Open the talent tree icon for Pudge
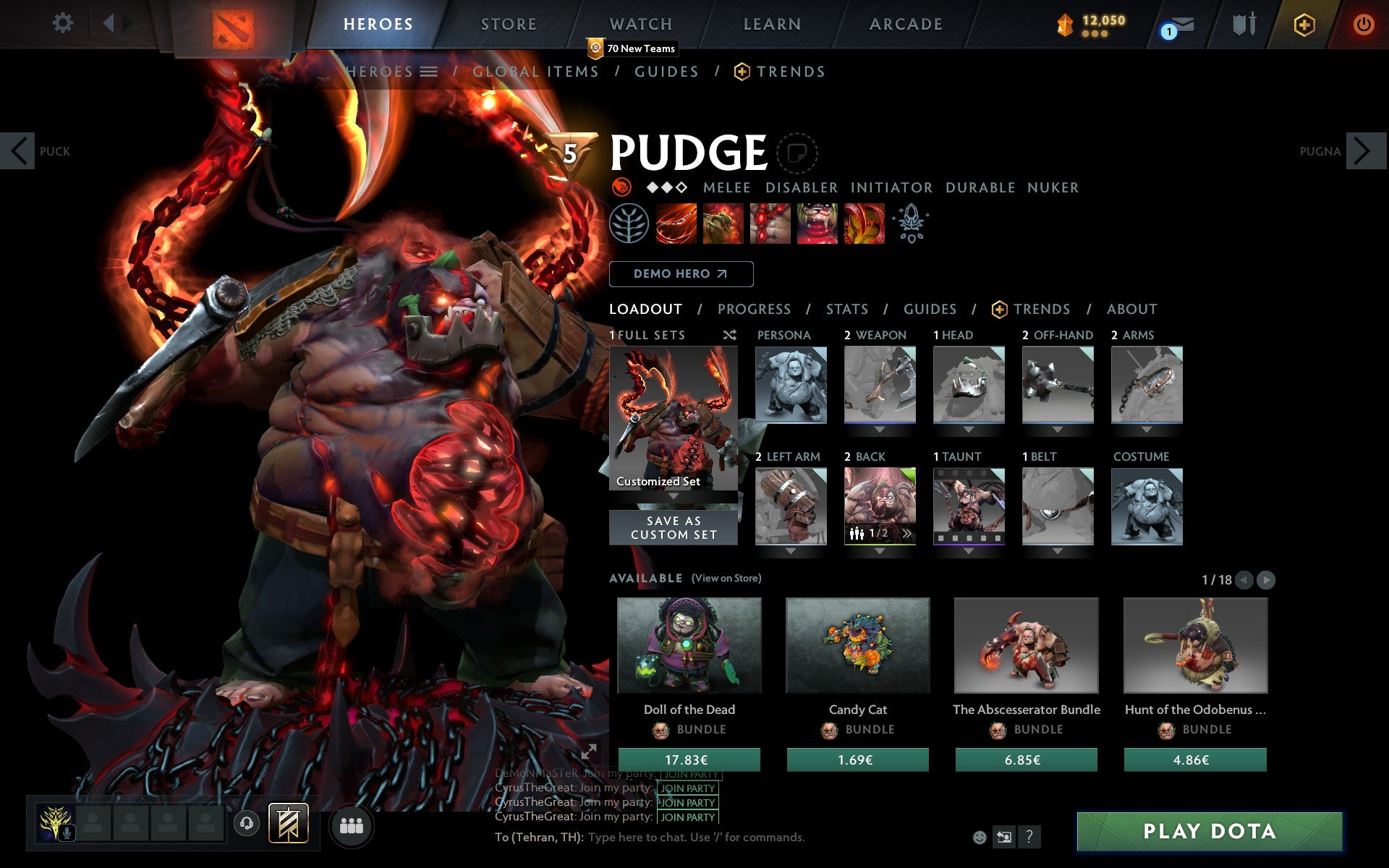Screen dimensions: 1389x868 click(x=629, y=223)
